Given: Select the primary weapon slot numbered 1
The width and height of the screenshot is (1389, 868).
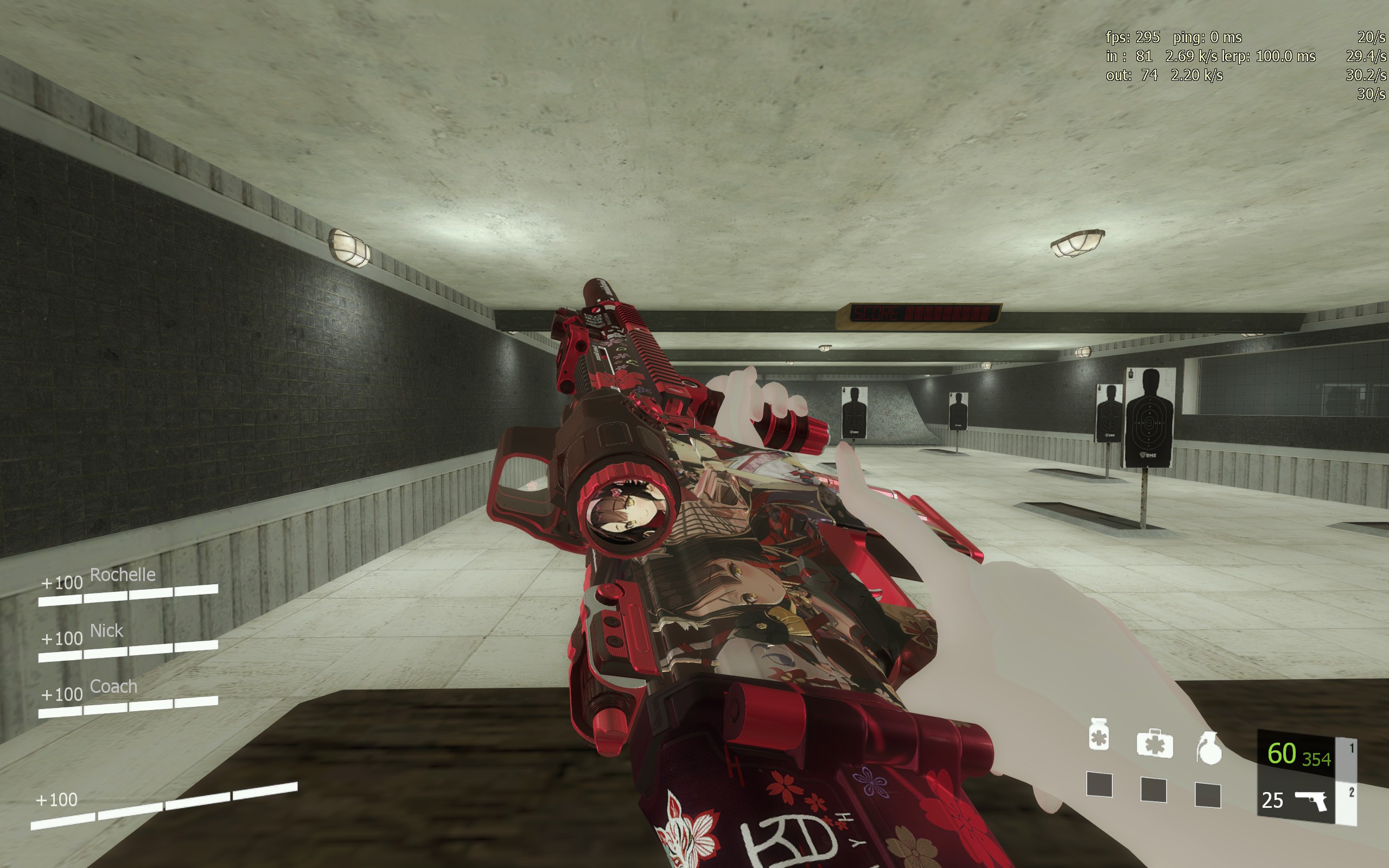Looking at the screenshot, I should (x=1298, y=754).
